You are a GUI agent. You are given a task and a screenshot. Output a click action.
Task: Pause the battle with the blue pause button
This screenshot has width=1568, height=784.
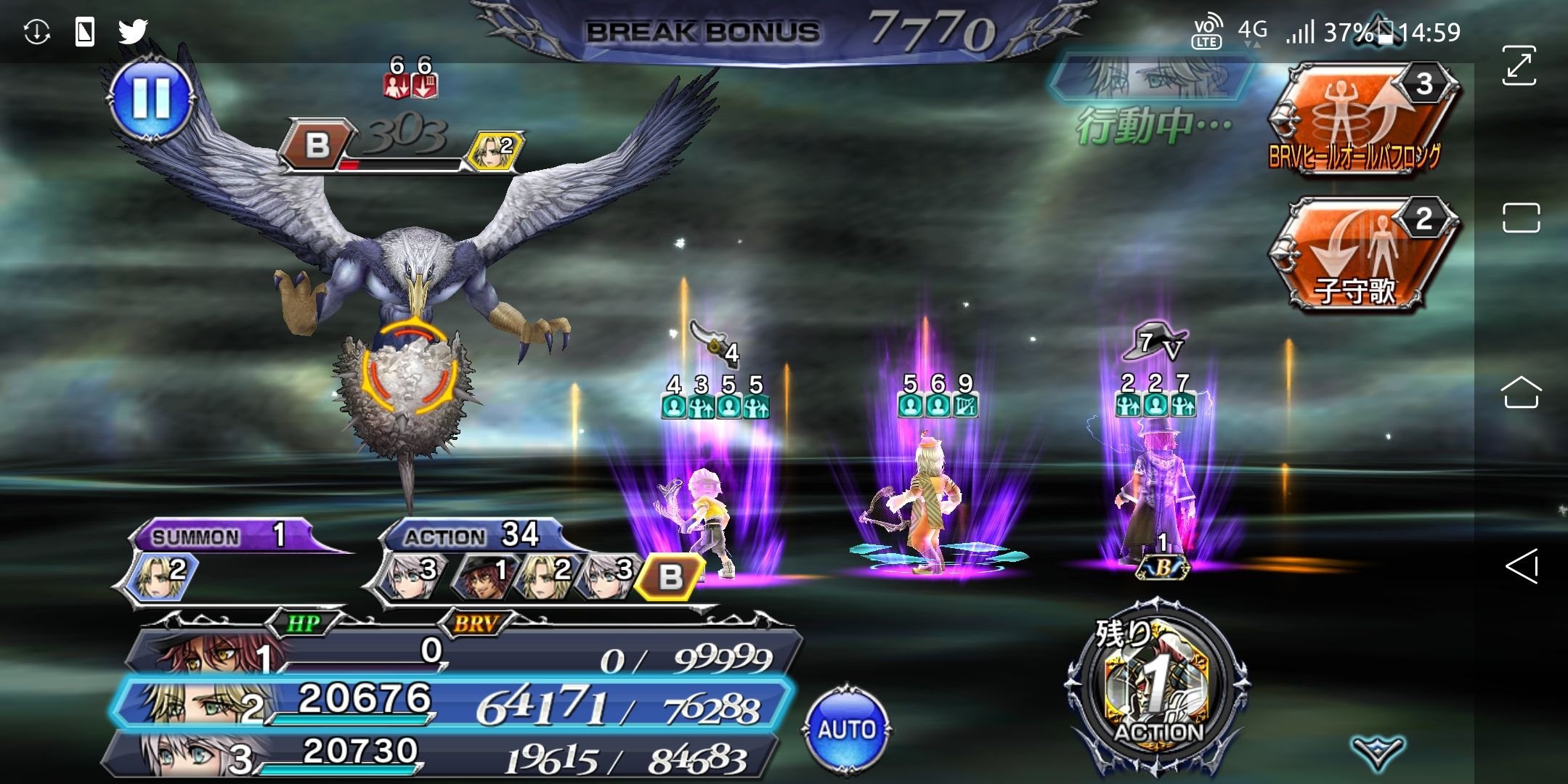[151, 97]
